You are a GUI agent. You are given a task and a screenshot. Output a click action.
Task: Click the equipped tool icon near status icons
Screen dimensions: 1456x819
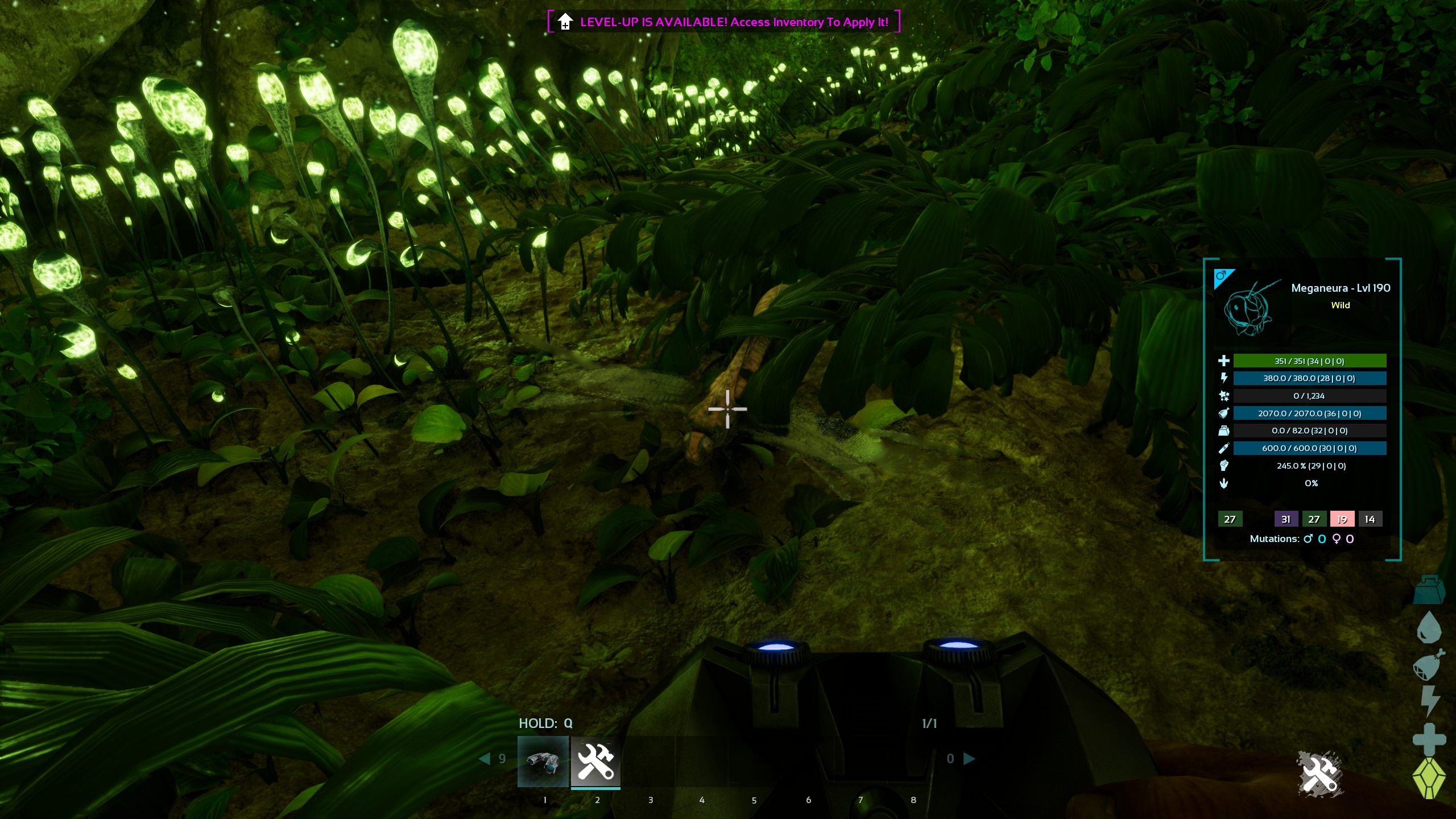(1319, 773)
